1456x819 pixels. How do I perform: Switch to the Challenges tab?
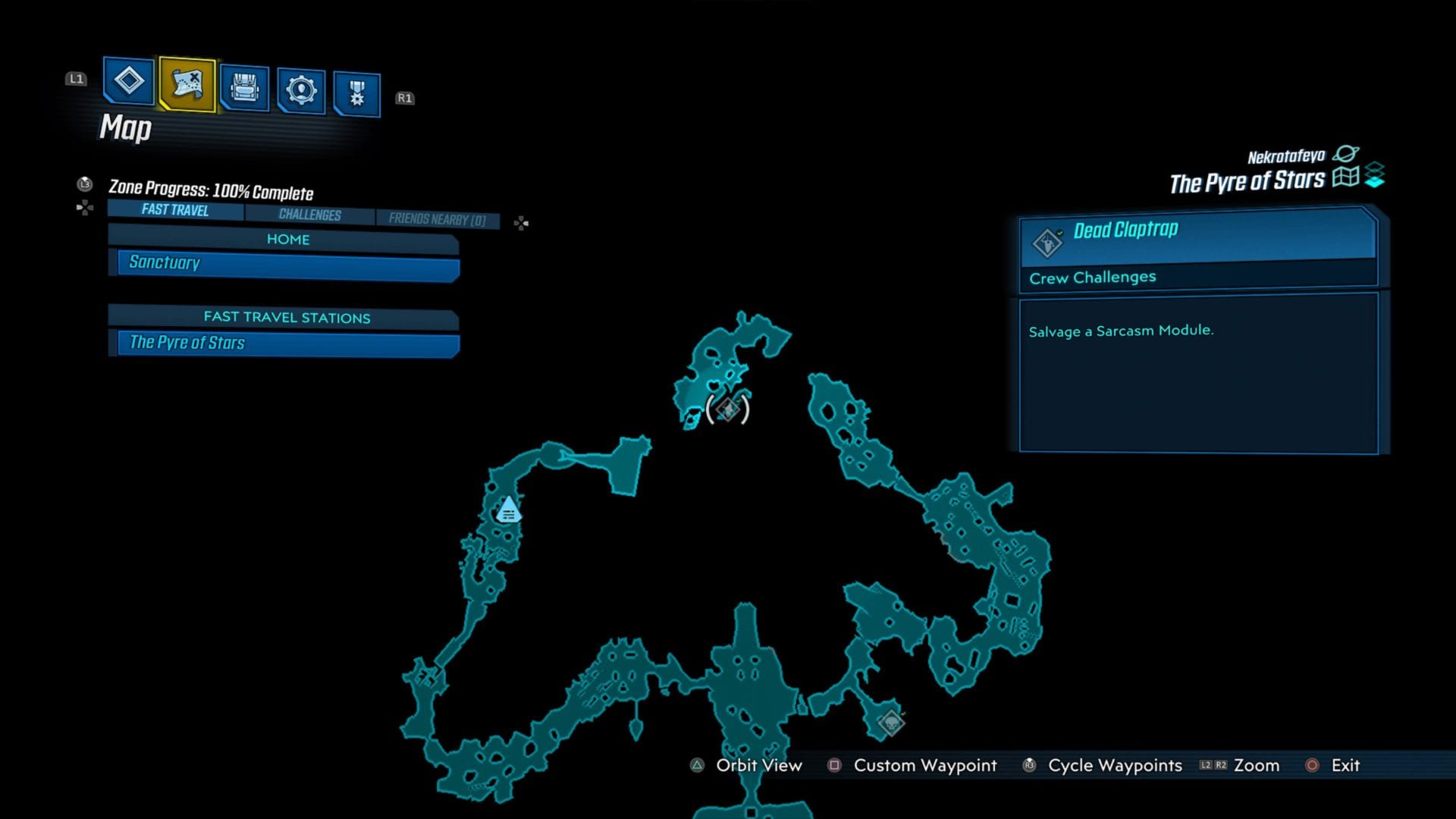pyautogui.click(x=309, y=215)
